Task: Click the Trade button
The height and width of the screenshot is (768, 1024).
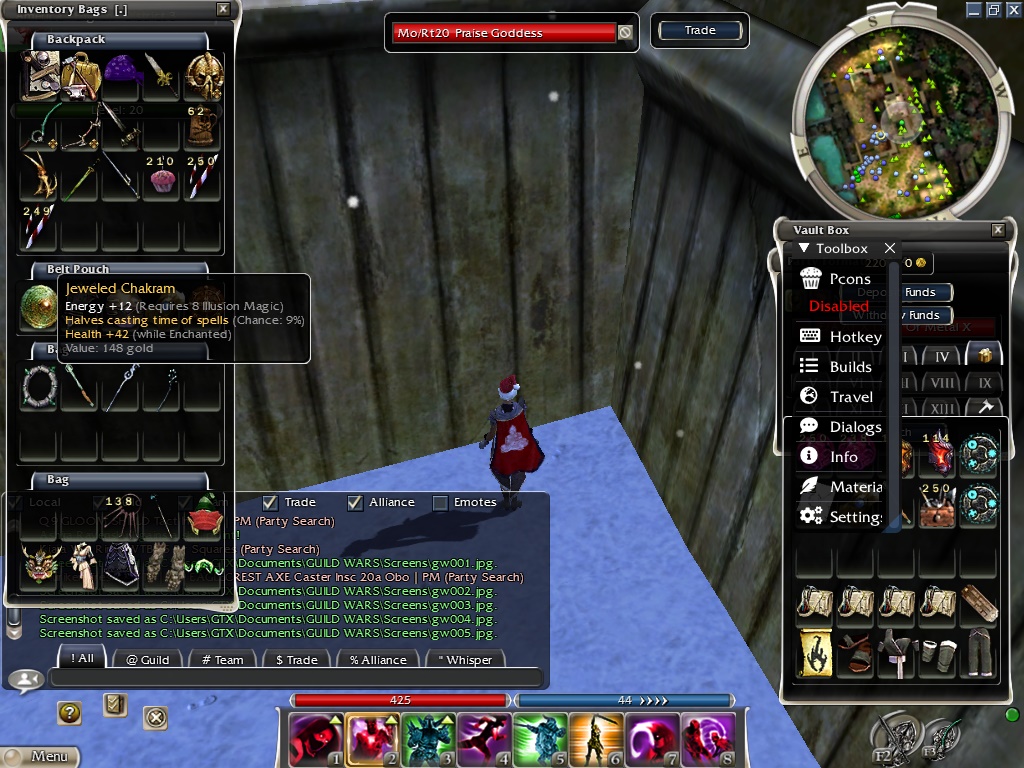Action: pos(700,31)
